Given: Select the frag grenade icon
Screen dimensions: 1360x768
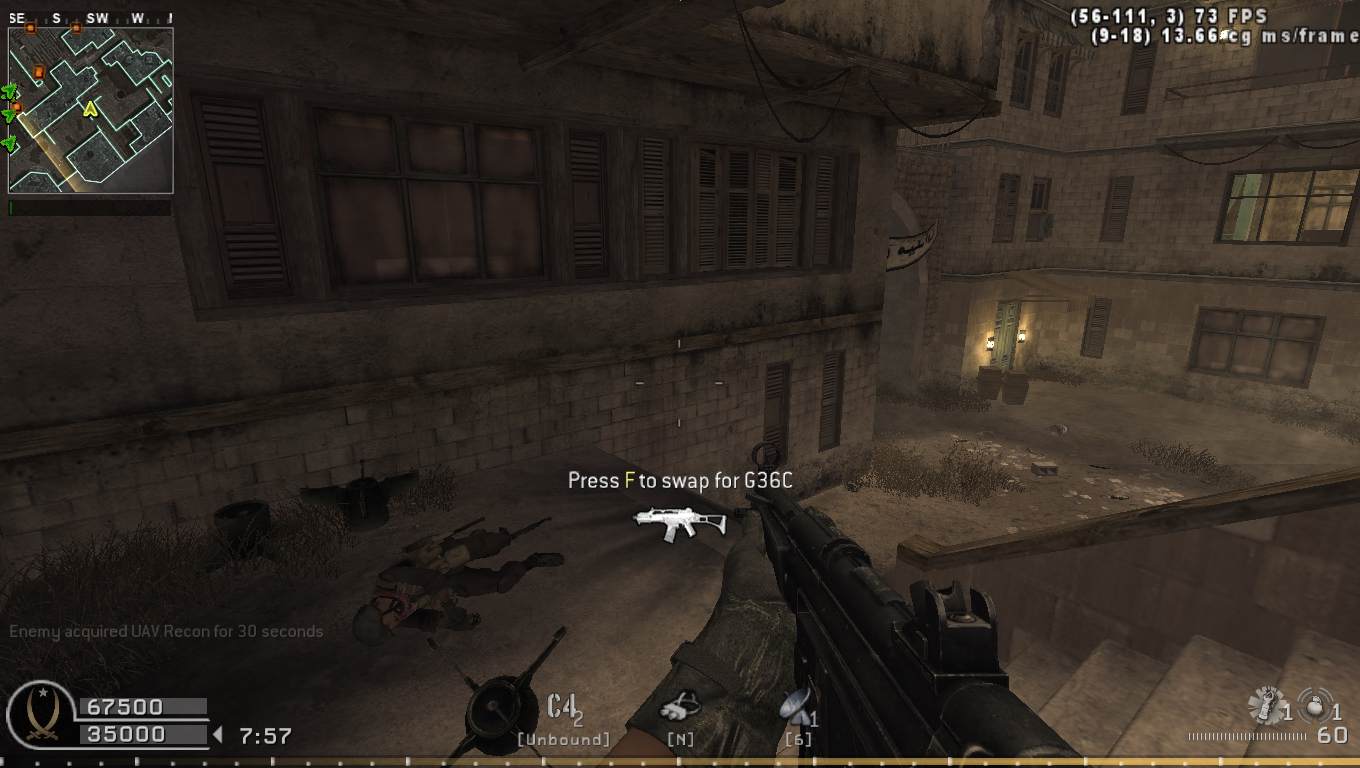Looking at the screenshot, I should tap(1313, 704).
